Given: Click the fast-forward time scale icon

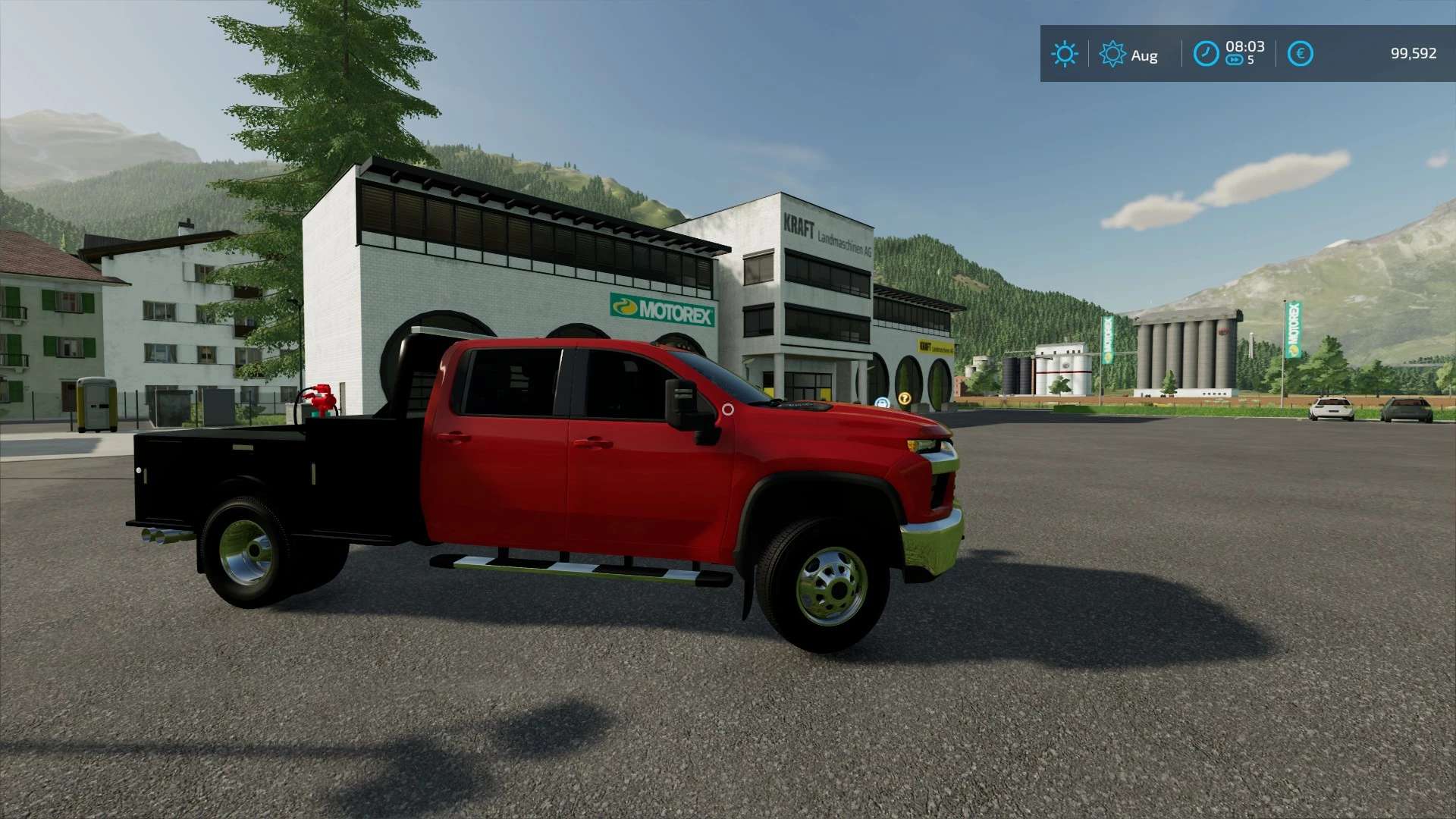Looking at the screenshot, I should [1235, 61].
